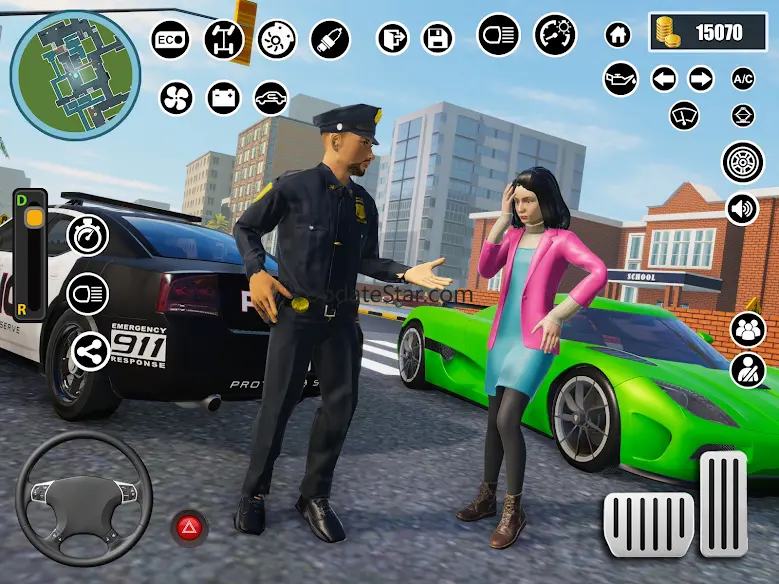Activate the left turn arrow
Image resolution: width=779 pixels, height=584 pixels.
664,79
